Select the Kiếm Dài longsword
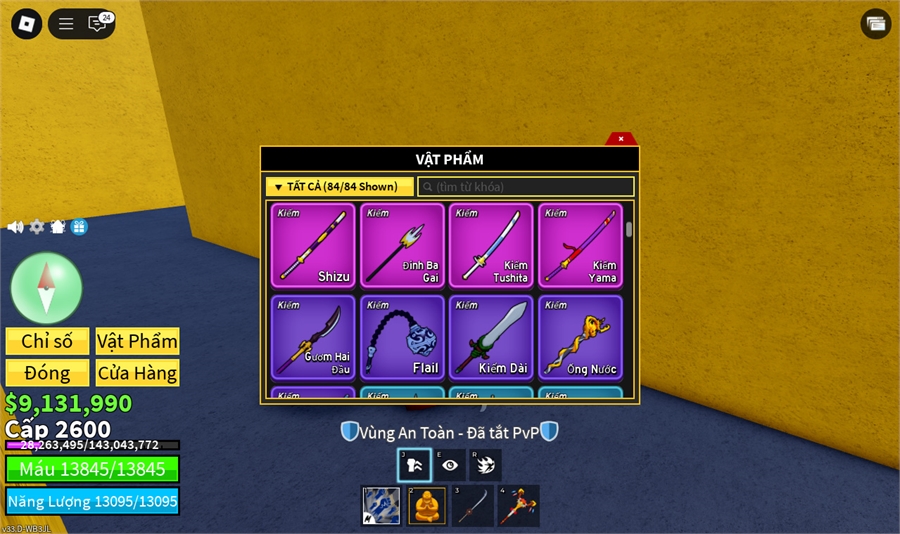The width and height of the screenshot is (900, 534). tap(491, 337)
